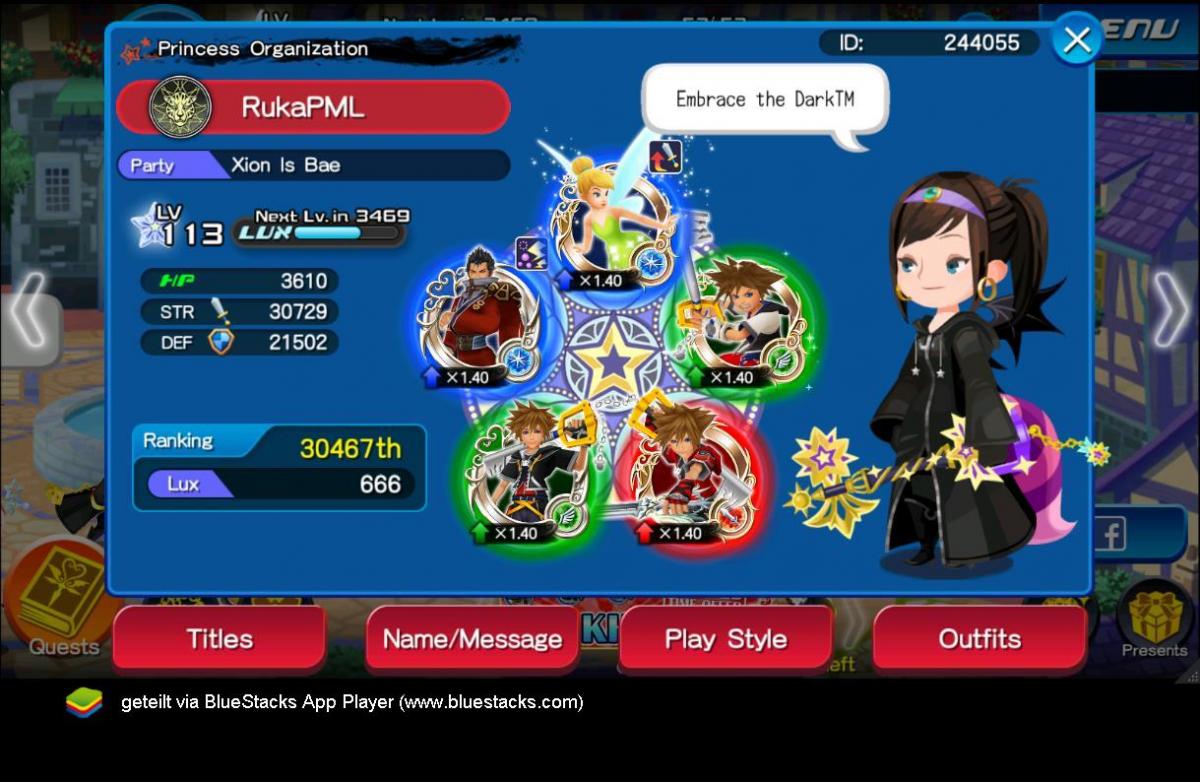
Task: Show the previous profile with left arrow
Action: (x=28, y=310)
